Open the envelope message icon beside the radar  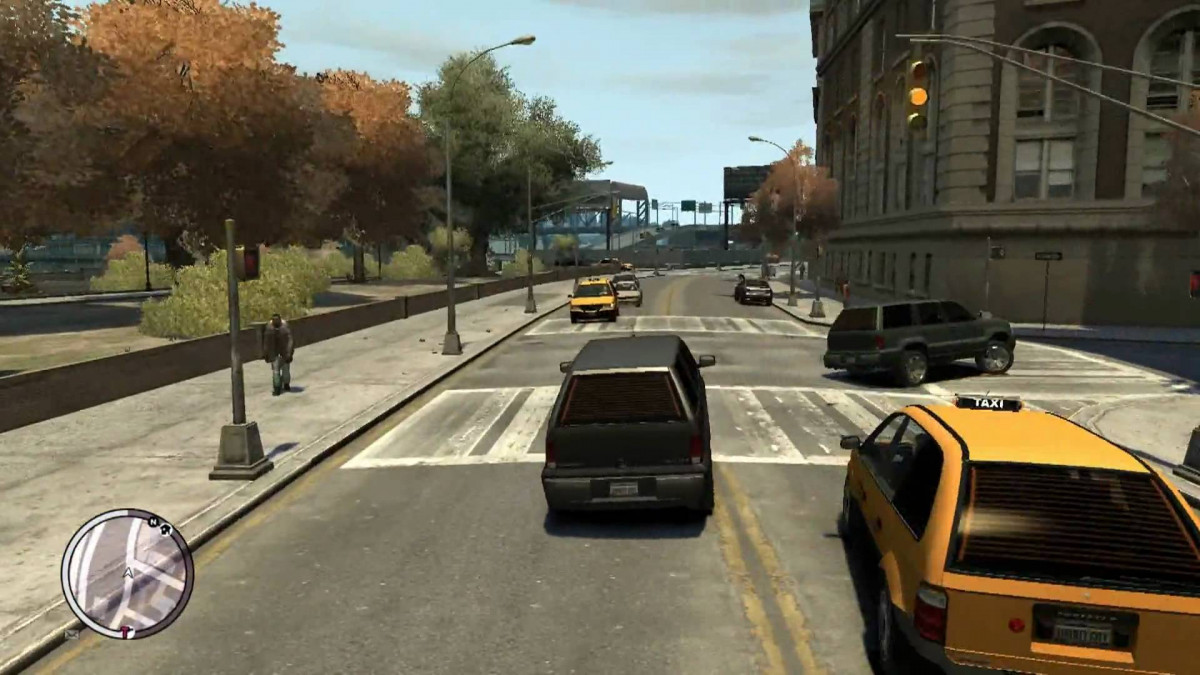[71, 634]
